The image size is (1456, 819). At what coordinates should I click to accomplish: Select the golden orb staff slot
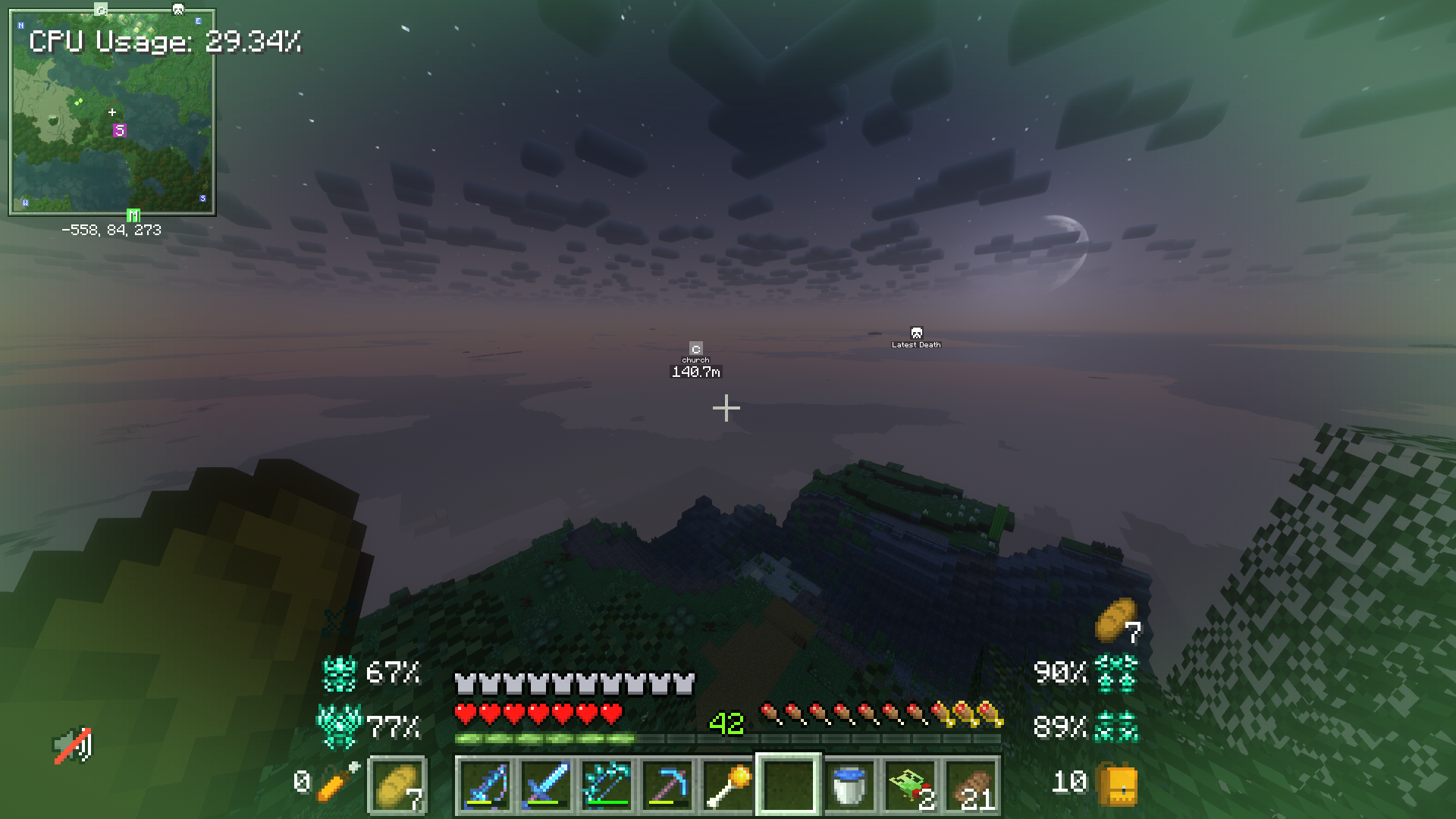(x=728, y=786)
